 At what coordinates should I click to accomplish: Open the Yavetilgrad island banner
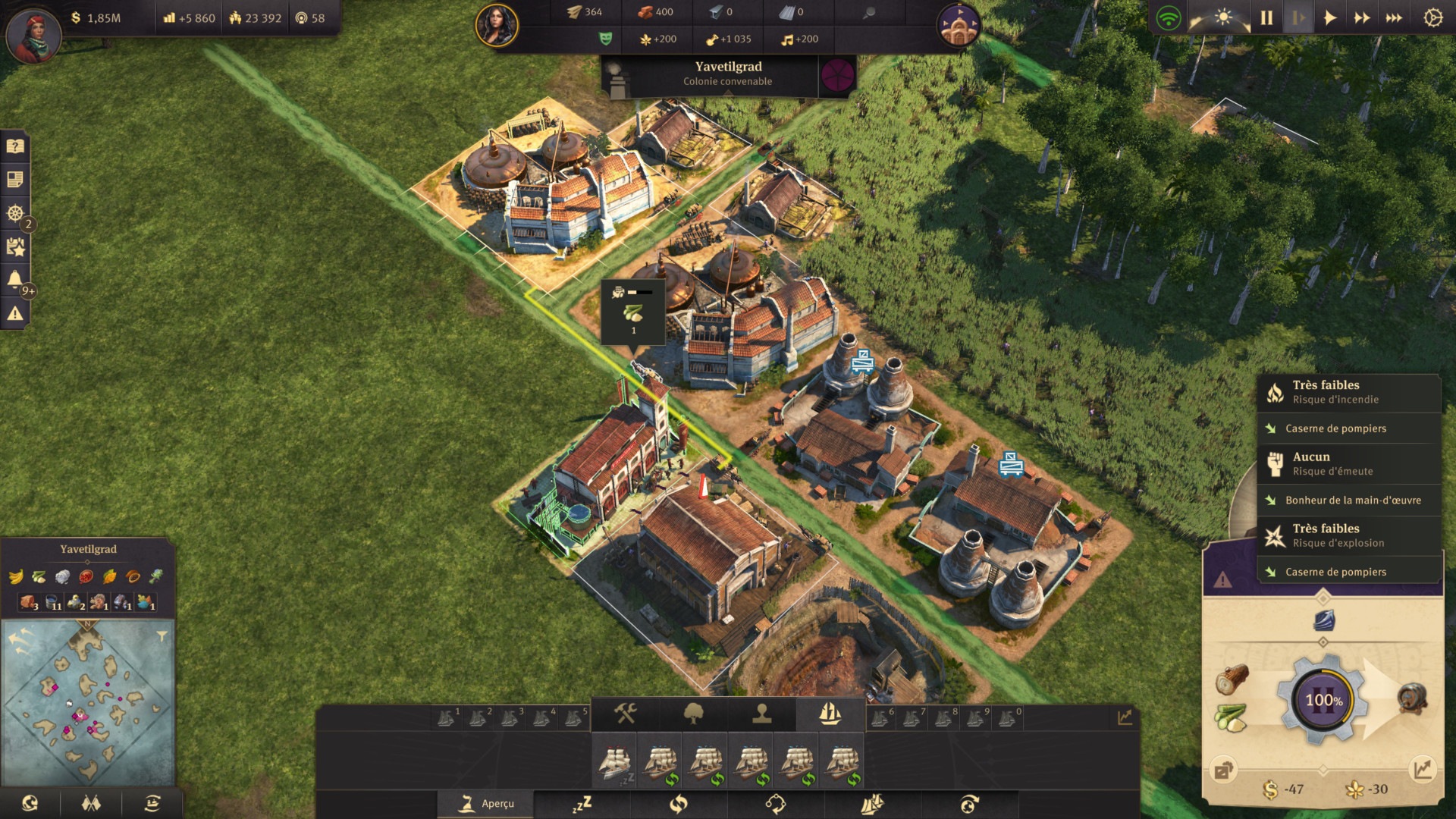pyautogui.click(x=728, y=74)
